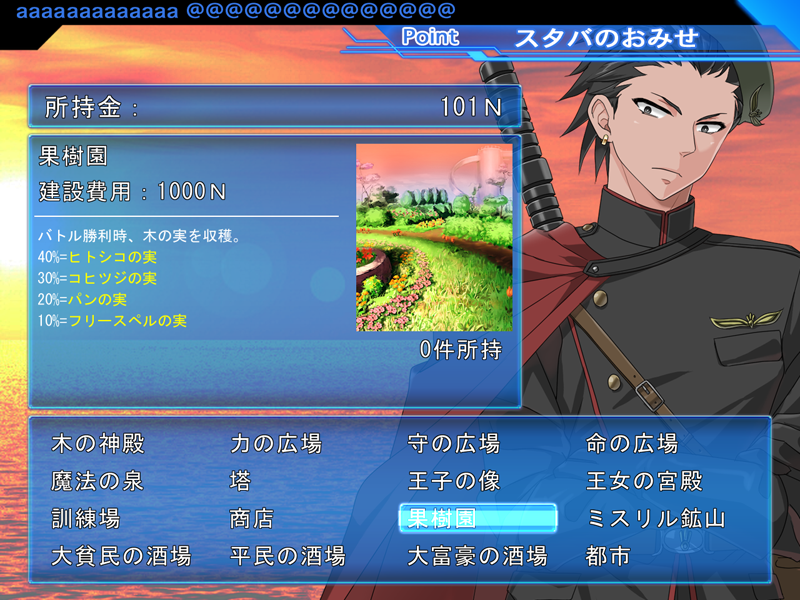
Task: Choose the 都市 building option
Action: point(609,556)
